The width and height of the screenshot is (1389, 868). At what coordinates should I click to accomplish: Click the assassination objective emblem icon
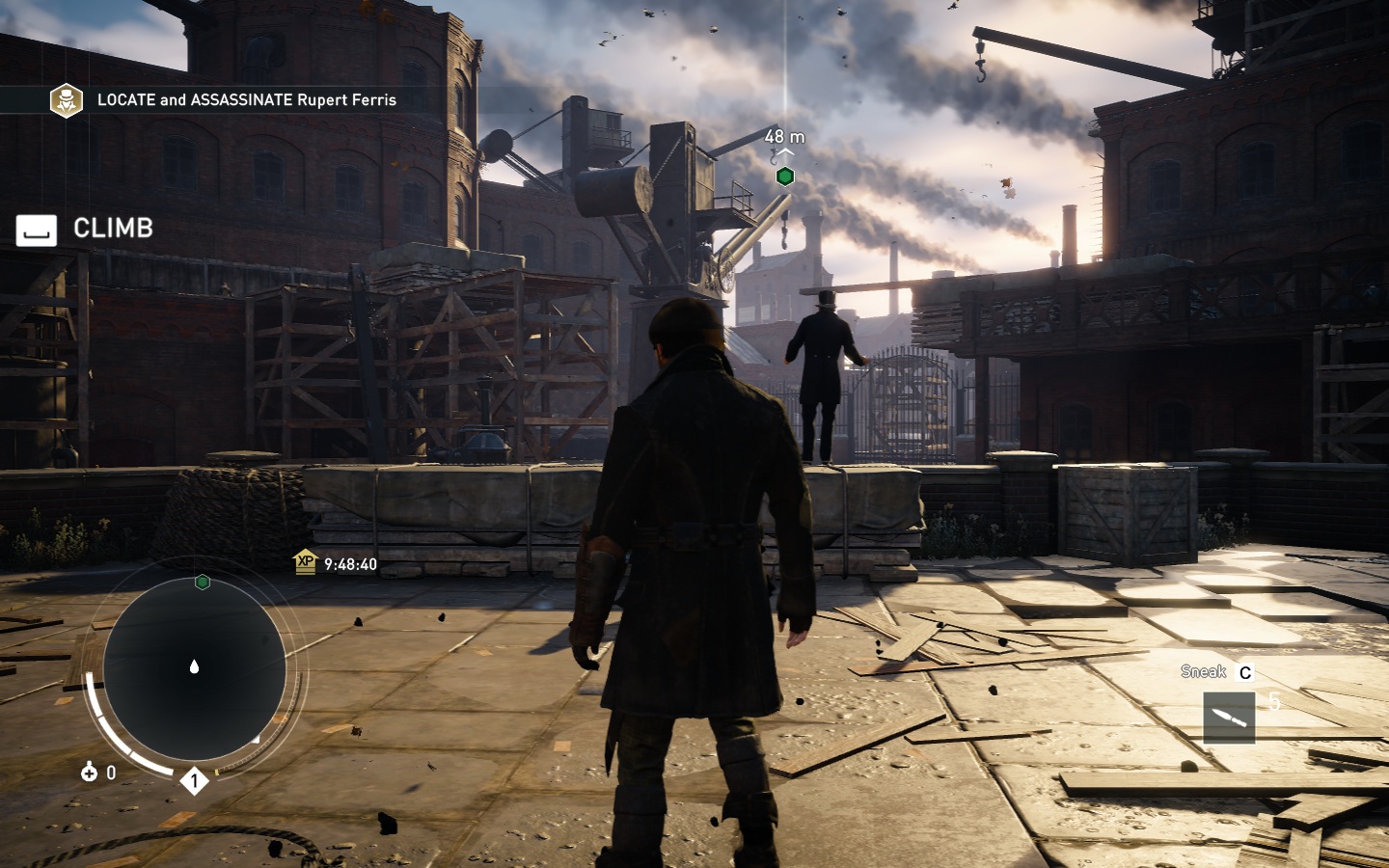click(67, 100)
